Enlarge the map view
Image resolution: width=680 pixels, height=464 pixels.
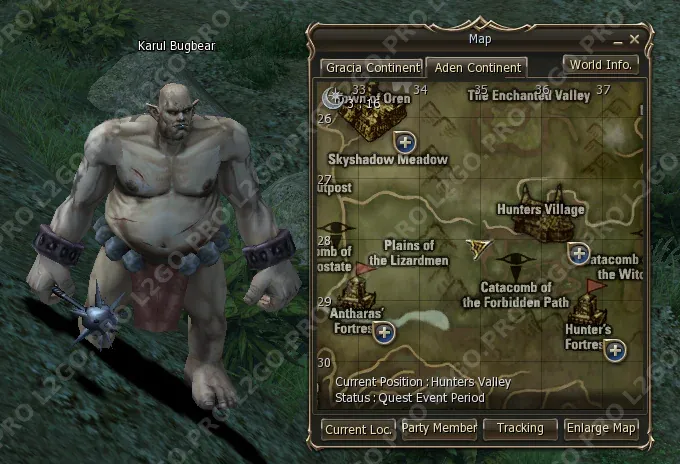pos(601,428)
